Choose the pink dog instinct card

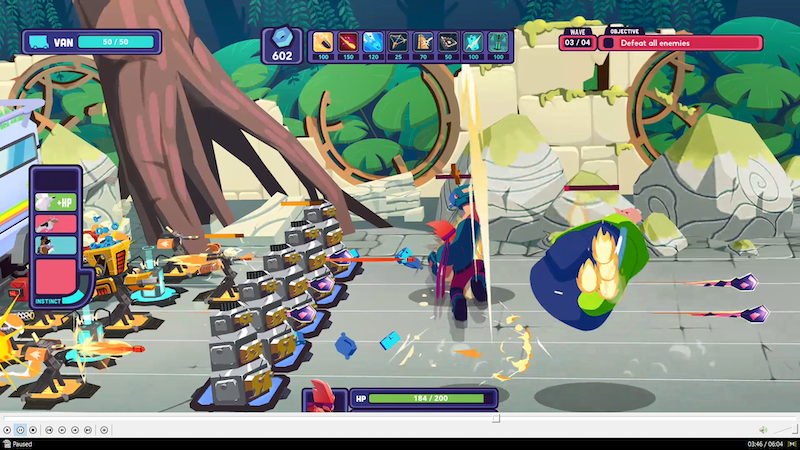[54, 222]
